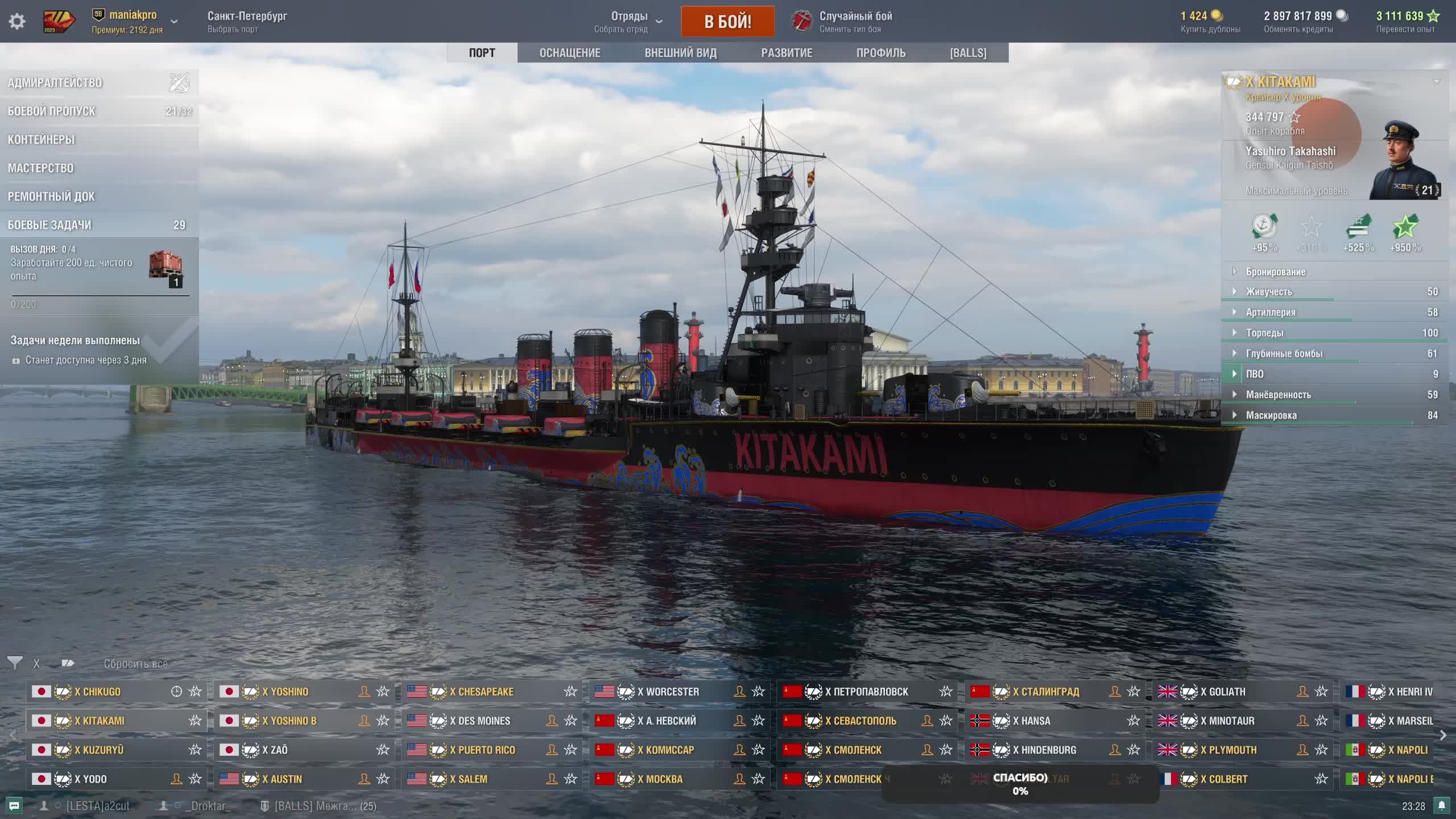This screenshot has width=1456, height=819.
Task: Open БОЕВОЙ ПРОПУСК battle pass
Action: [x=52, y=111]
